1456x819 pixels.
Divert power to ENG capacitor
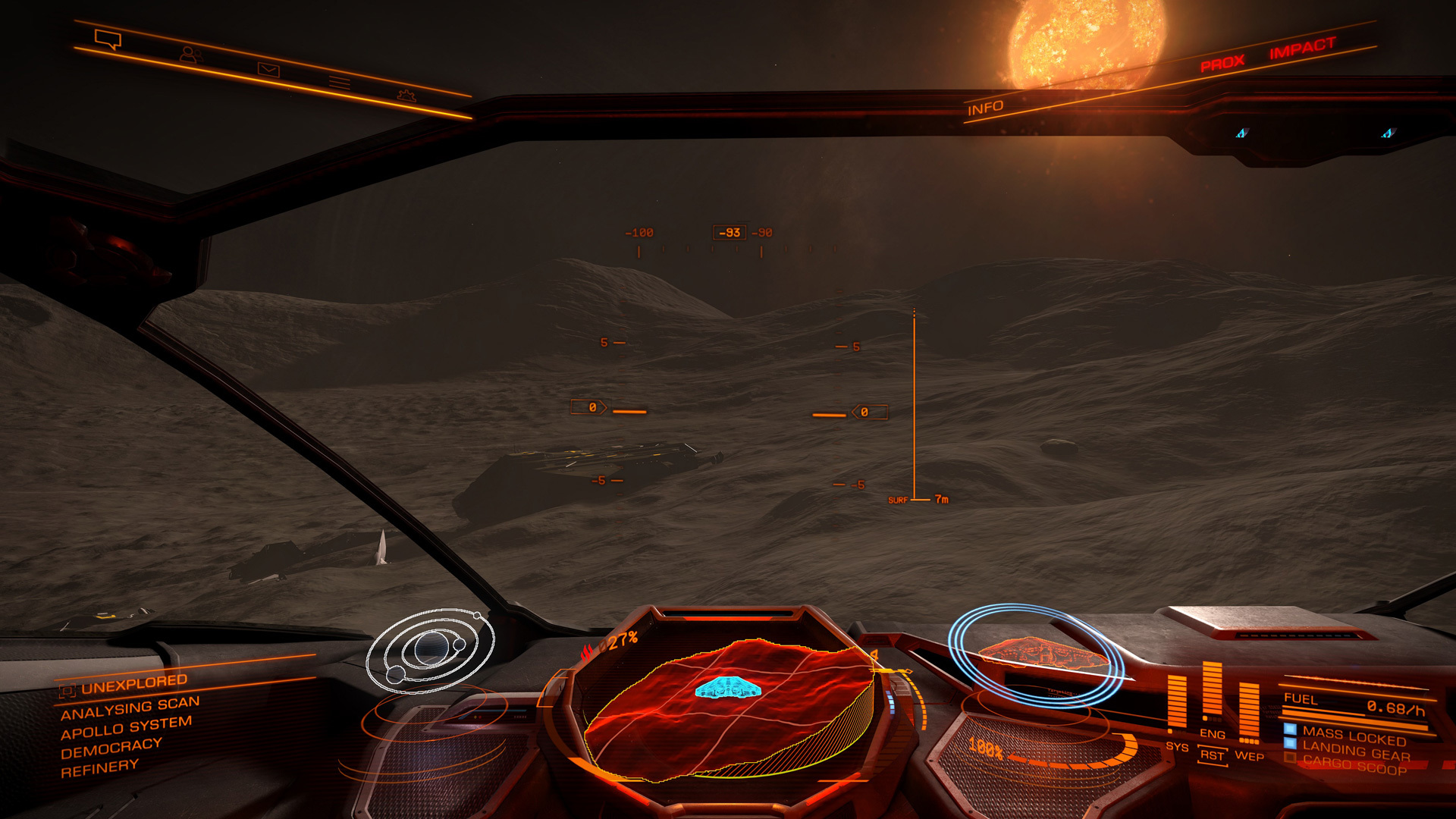click(1212, 733)
